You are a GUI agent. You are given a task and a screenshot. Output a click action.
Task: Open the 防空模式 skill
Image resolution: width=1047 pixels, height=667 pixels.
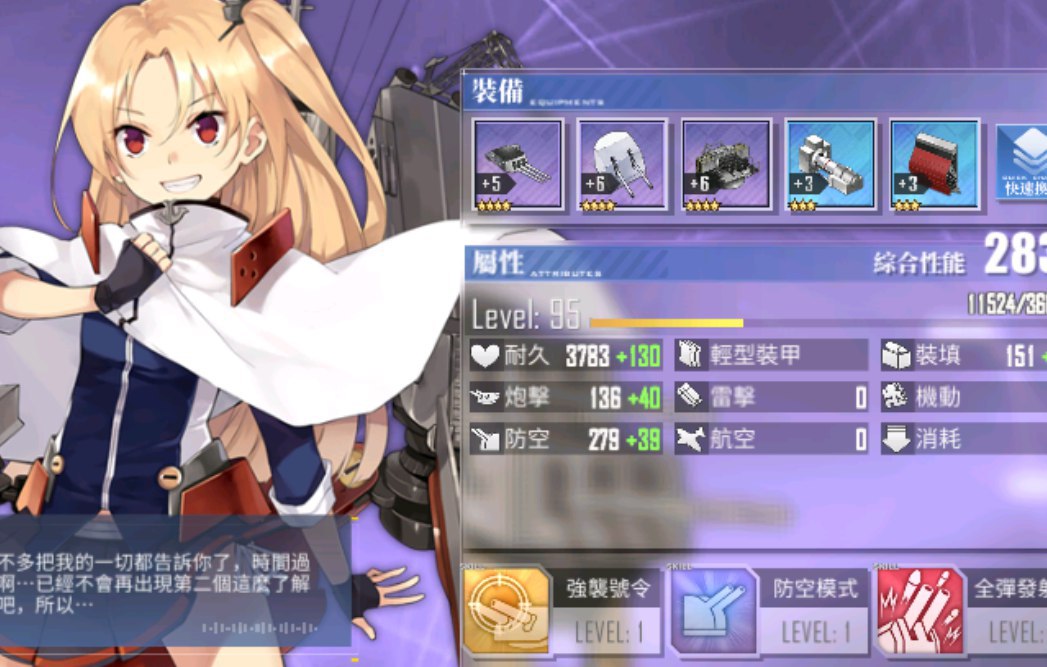pyautogui.click(x=766, y=610)
